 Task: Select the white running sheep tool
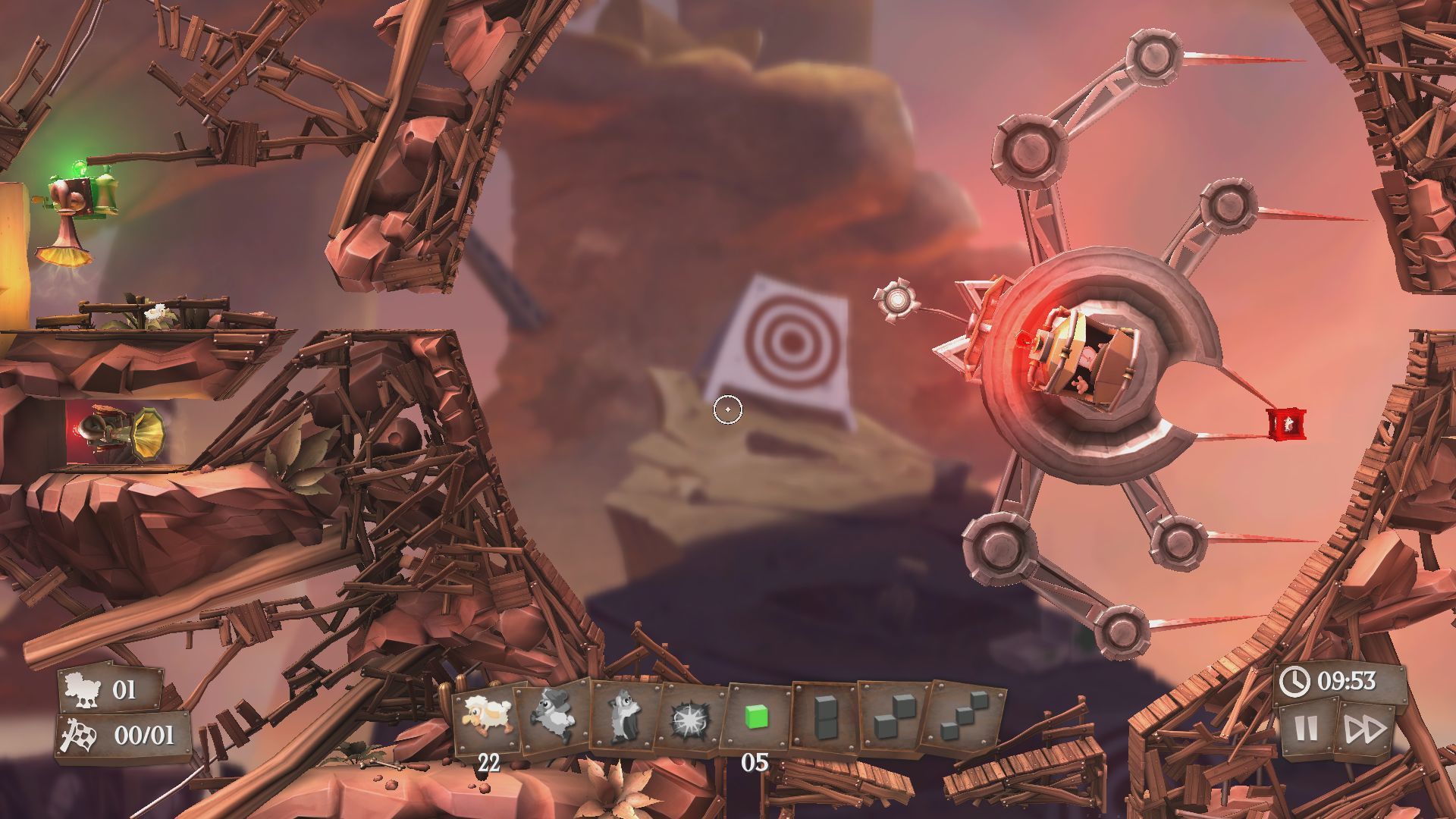click(x=487, y=717)
